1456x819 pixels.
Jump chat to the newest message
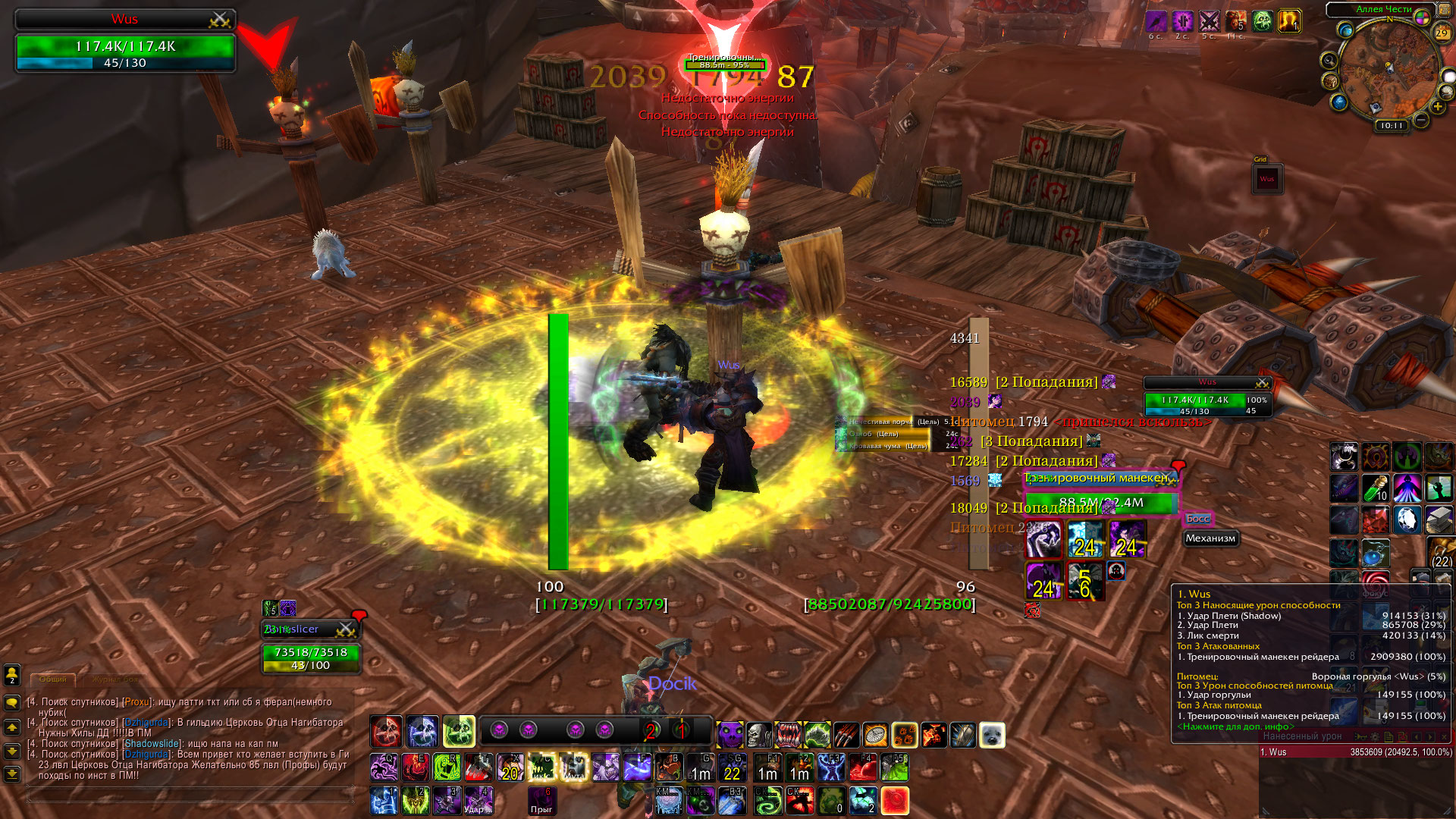pos(12,774)
